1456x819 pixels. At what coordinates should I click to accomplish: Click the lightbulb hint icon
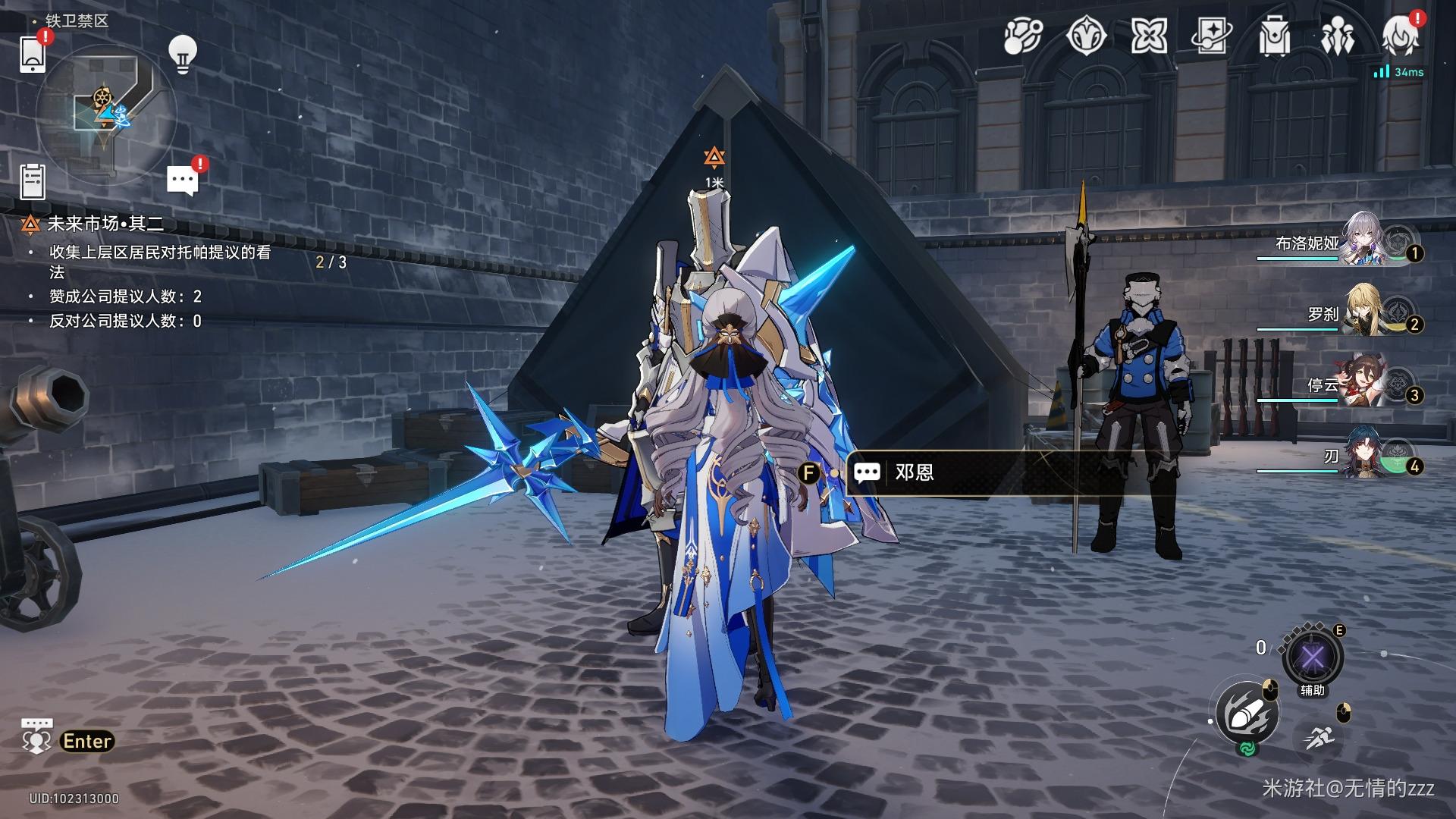click(x=182, y=55)
